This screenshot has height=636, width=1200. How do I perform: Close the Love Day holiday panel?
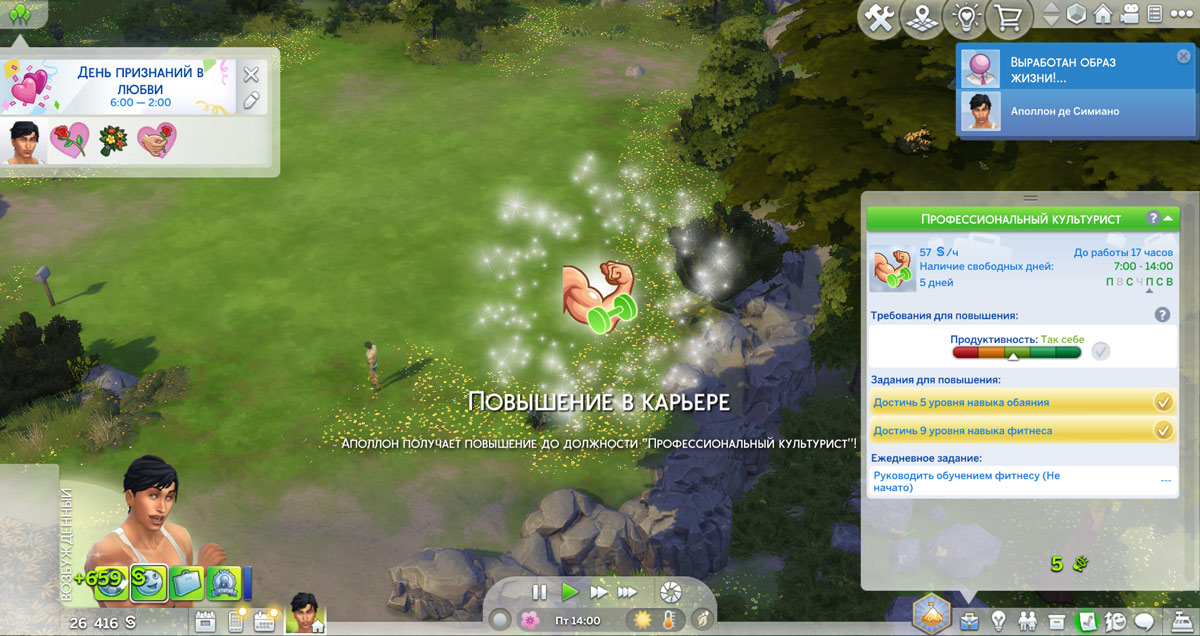251,74
